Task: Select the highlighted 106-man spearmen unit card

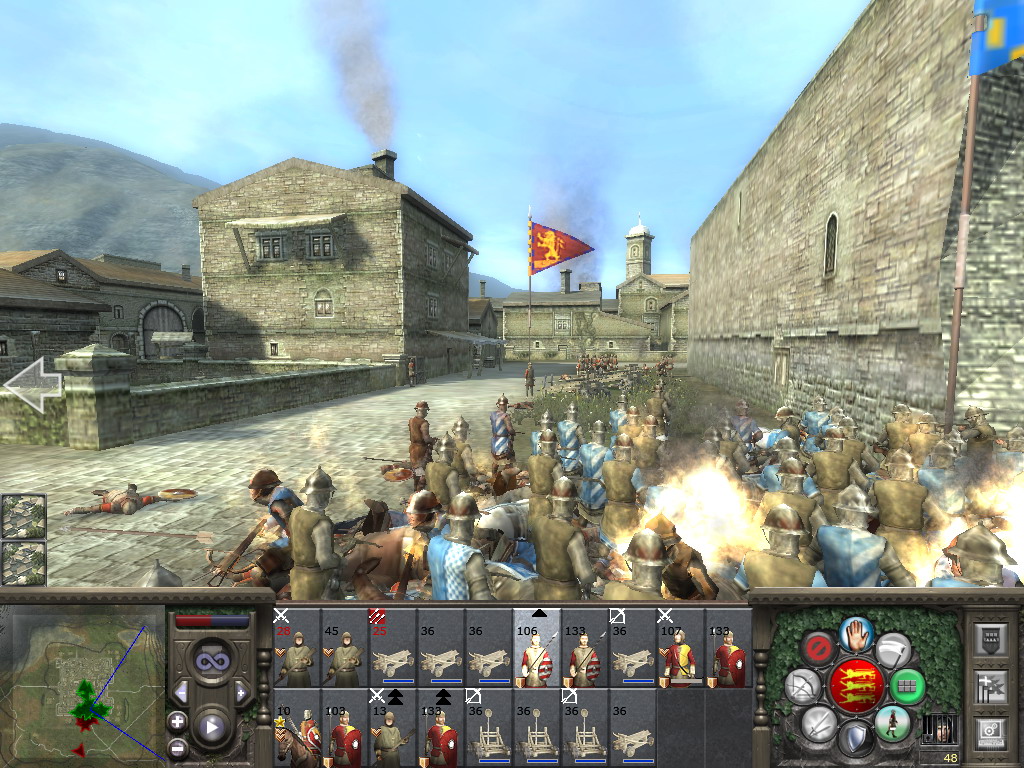Action: tap(536, 651)
